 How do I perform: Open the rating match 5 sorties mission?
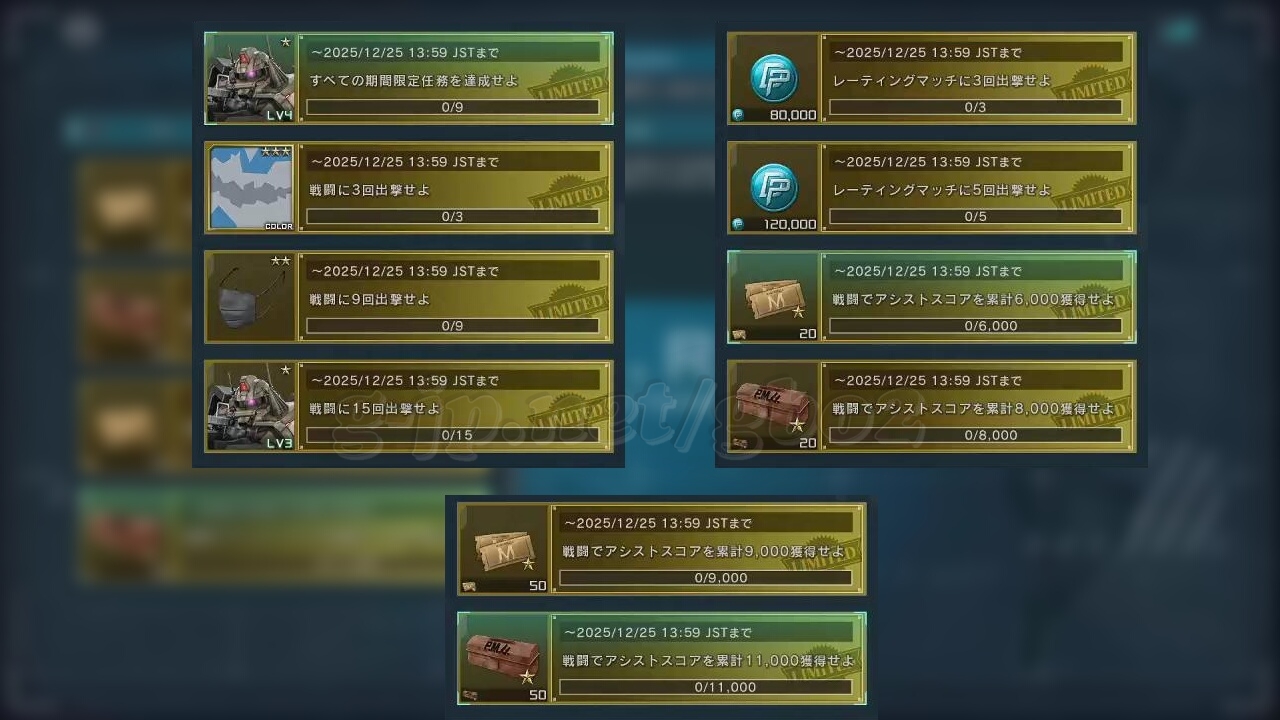(x=977, y=188)
